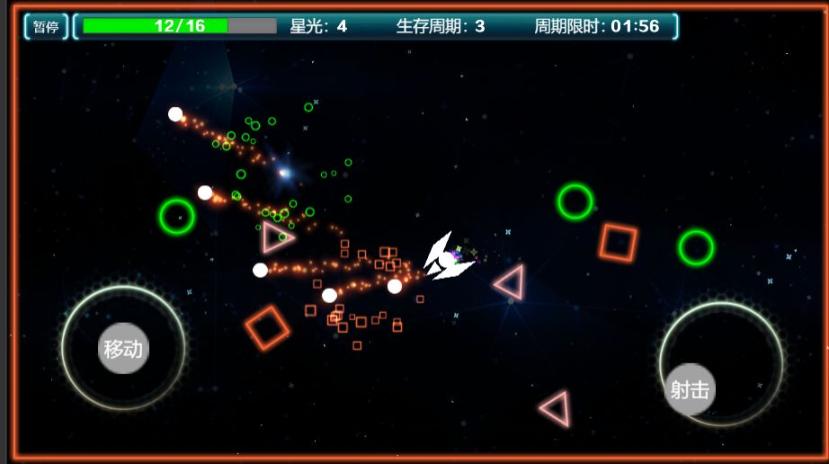The width and height of the screenshot is (829, 464).
Task: Tap the 移动 movement joystick
Action: pyautogui.click(x=123, y=349)
